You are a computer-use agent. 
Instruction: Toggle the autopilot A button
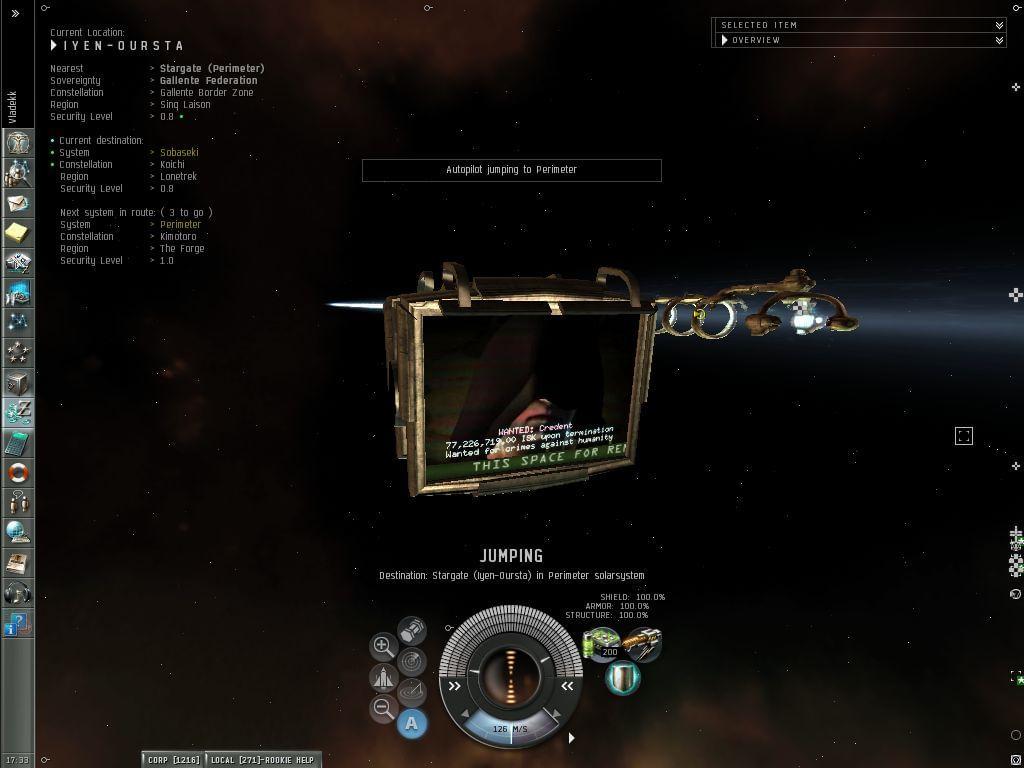(x=411, y=723)
